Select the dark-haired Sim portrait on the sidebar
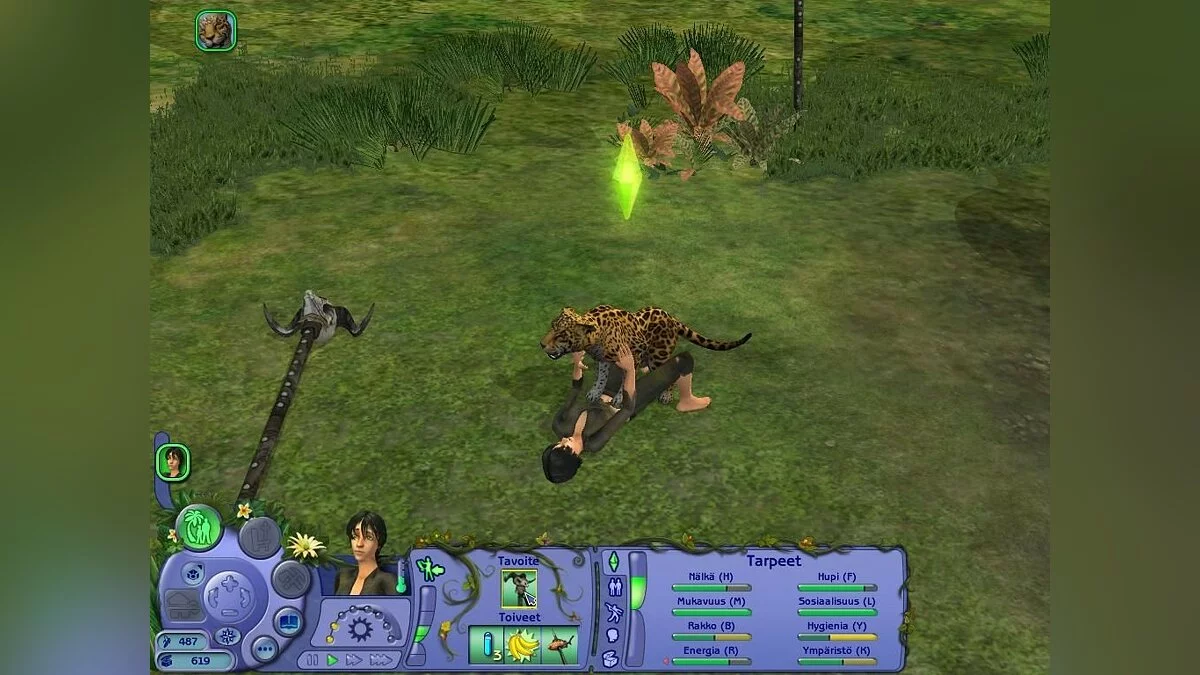Image resolution: width=1200 pixels, height=675 pixels. 173,462
